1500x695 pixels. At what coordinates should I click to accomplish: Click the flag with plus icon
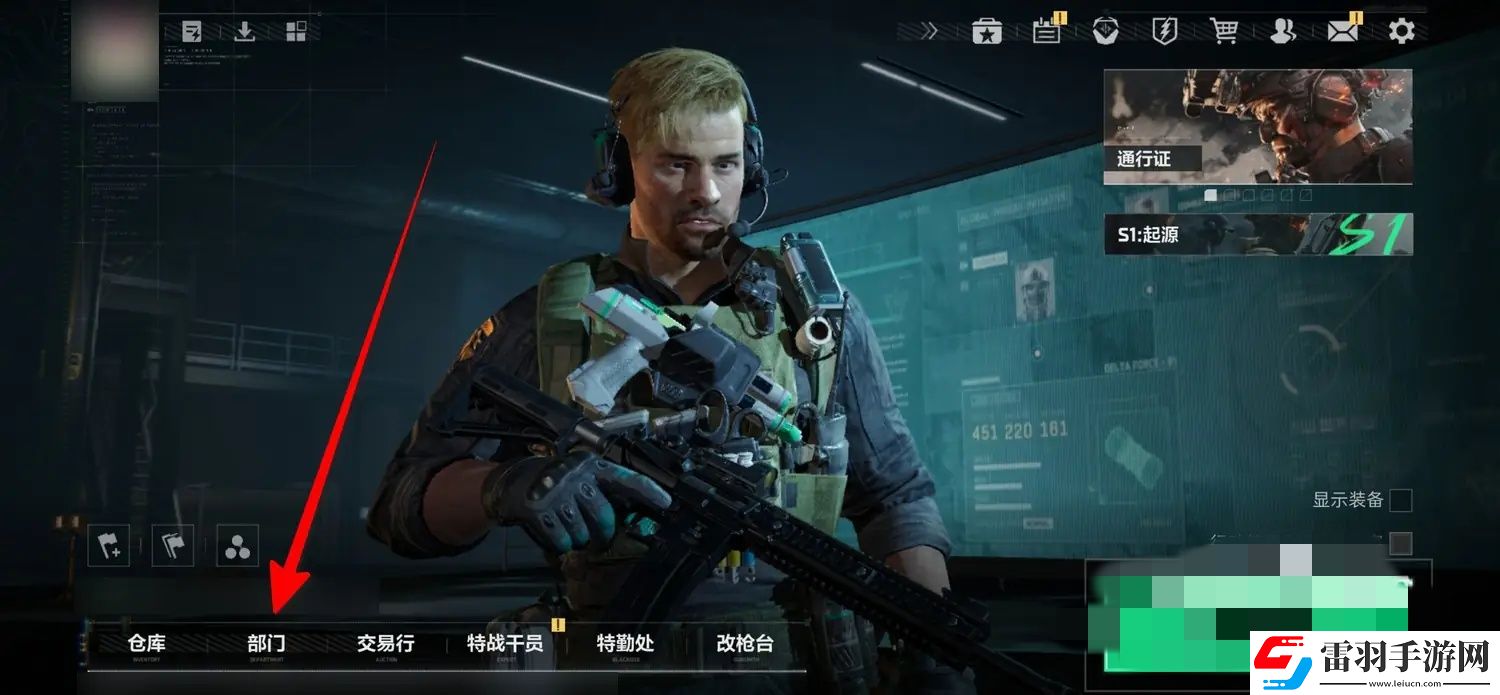[108, 546]
